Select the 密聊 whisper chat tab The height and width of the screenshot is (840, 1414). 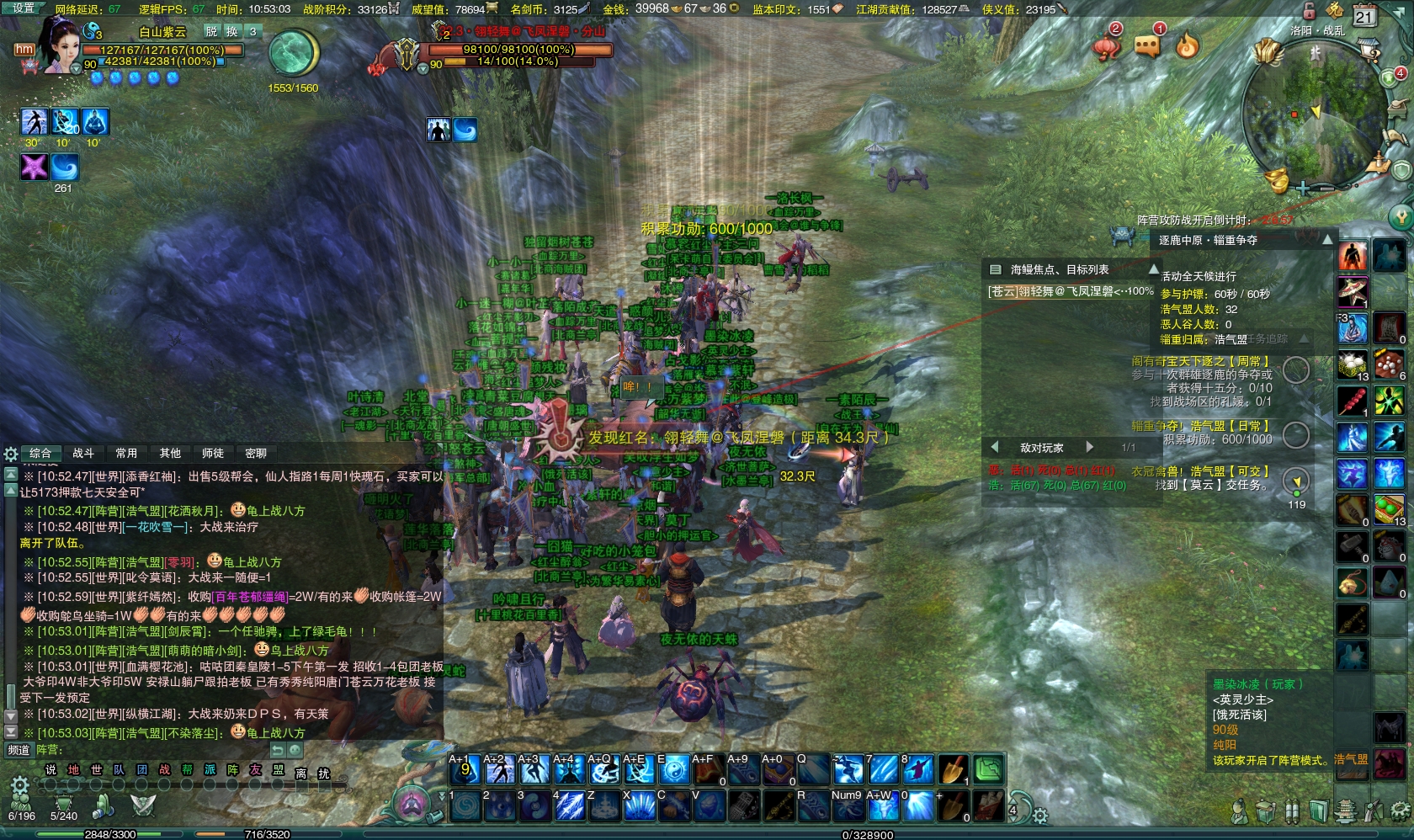[256, 454]
